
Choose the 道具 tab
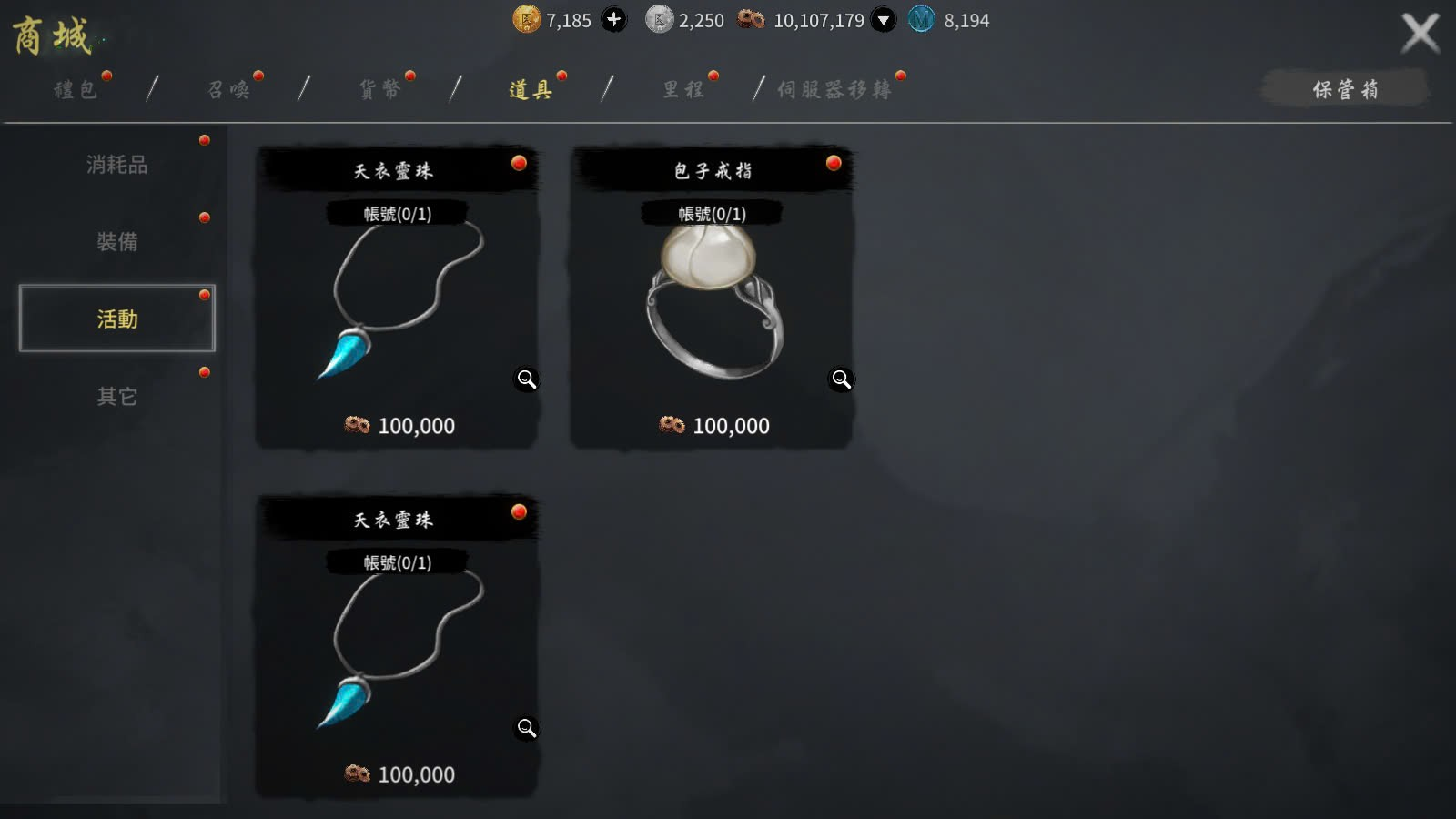pos(531,89)
